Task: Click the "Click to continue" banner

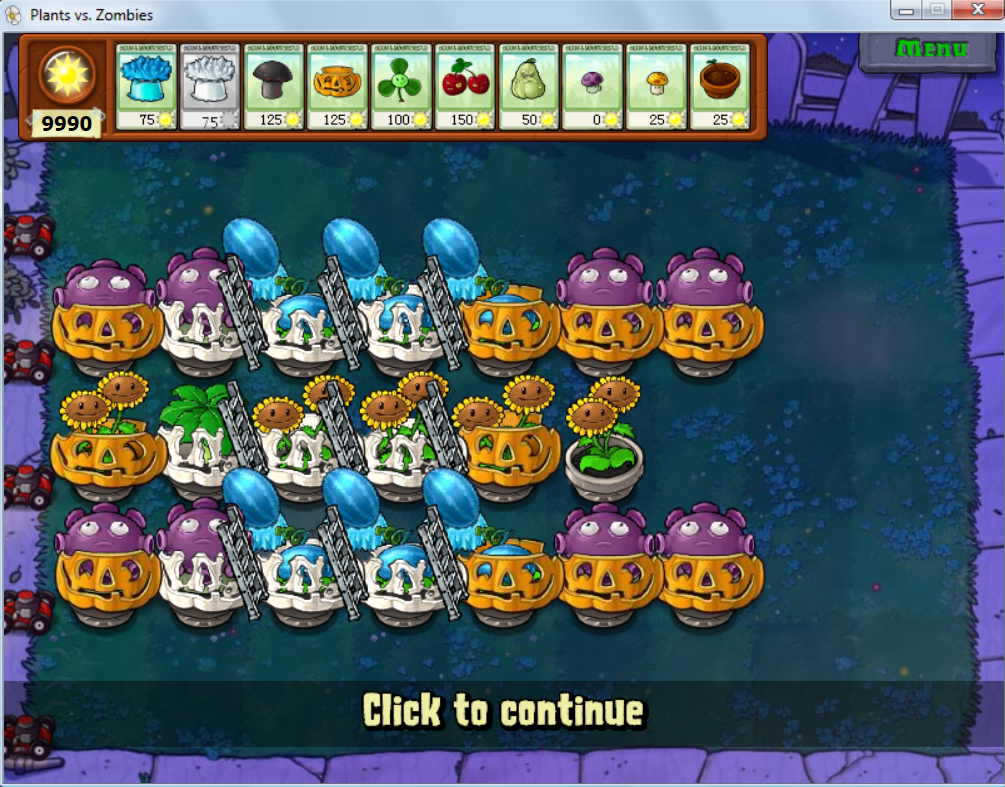Action: [x=503, y=711]
